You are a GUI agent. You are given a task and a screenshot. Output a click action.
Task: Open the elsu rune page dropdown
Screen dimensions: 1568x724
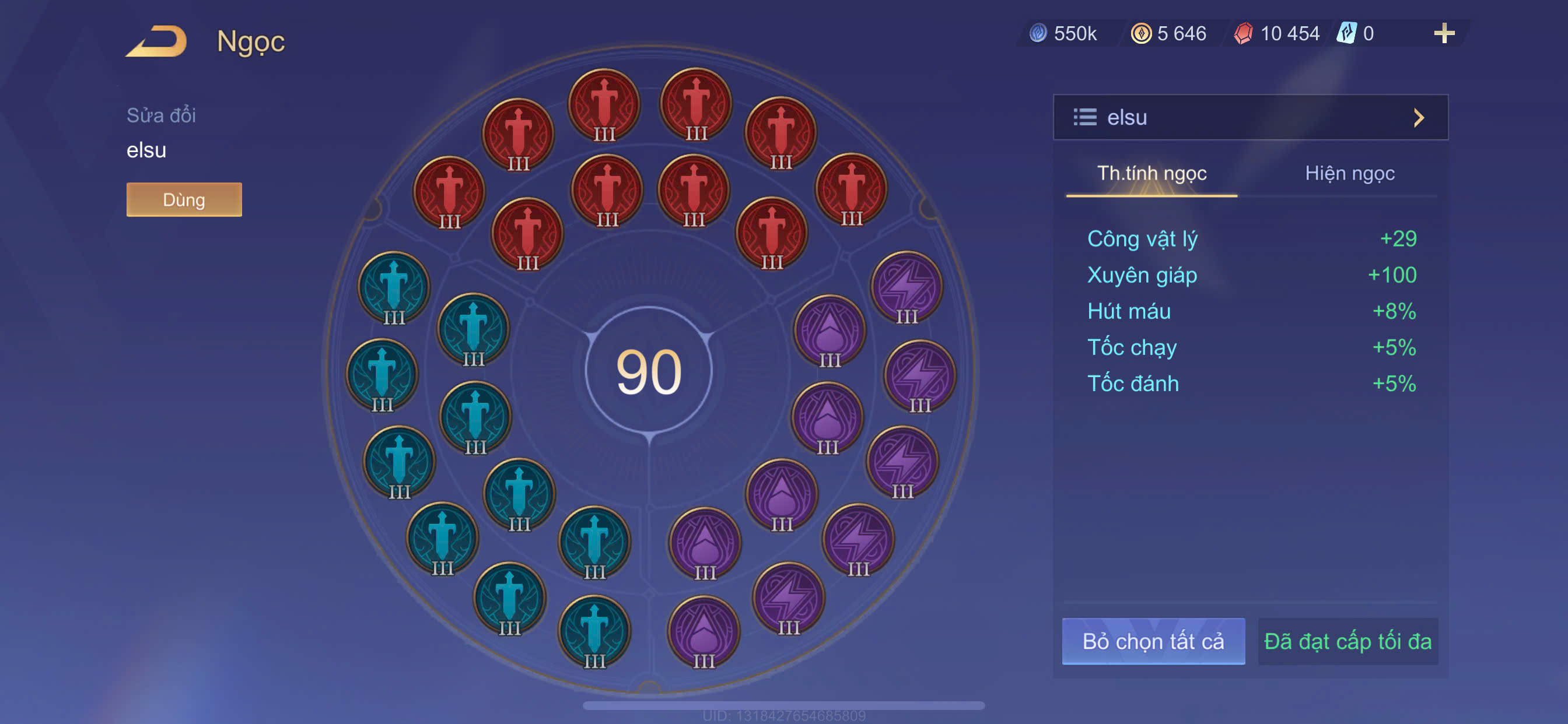click(1249, 117)
